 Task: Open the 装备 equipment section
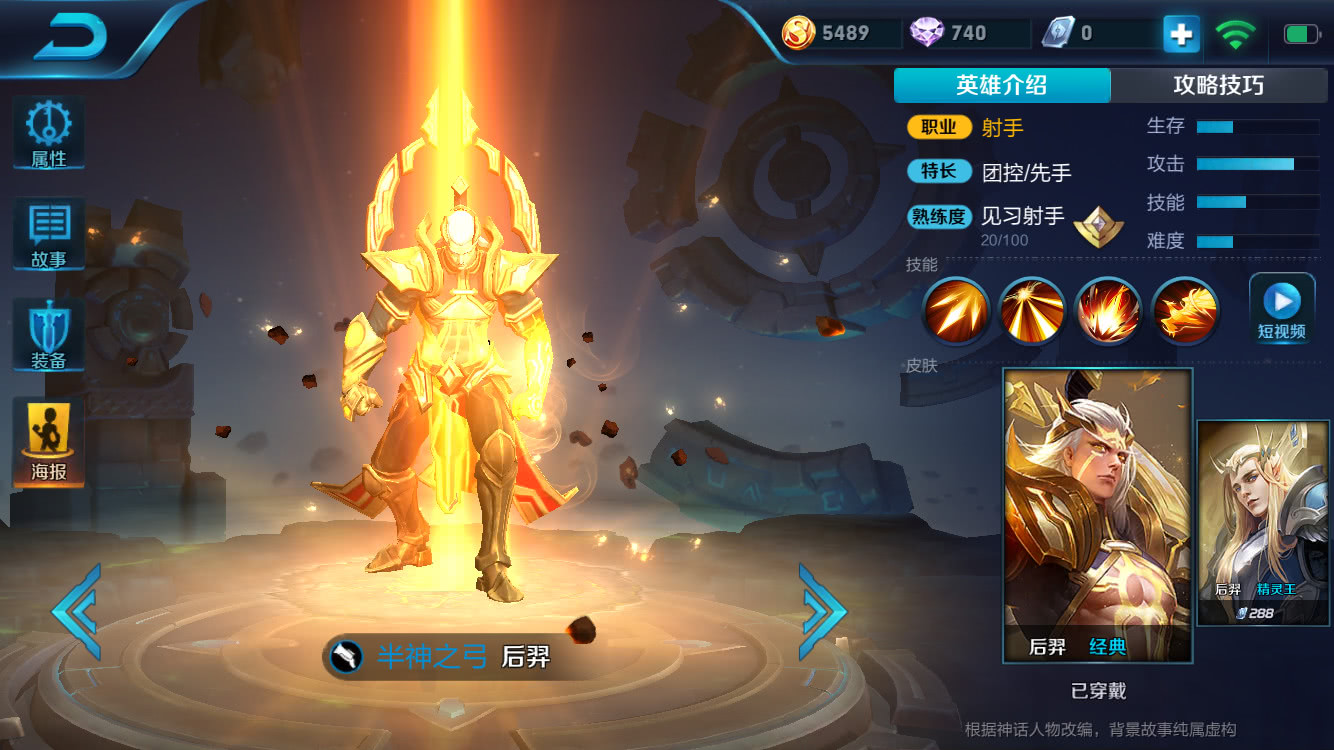[48, 336]
